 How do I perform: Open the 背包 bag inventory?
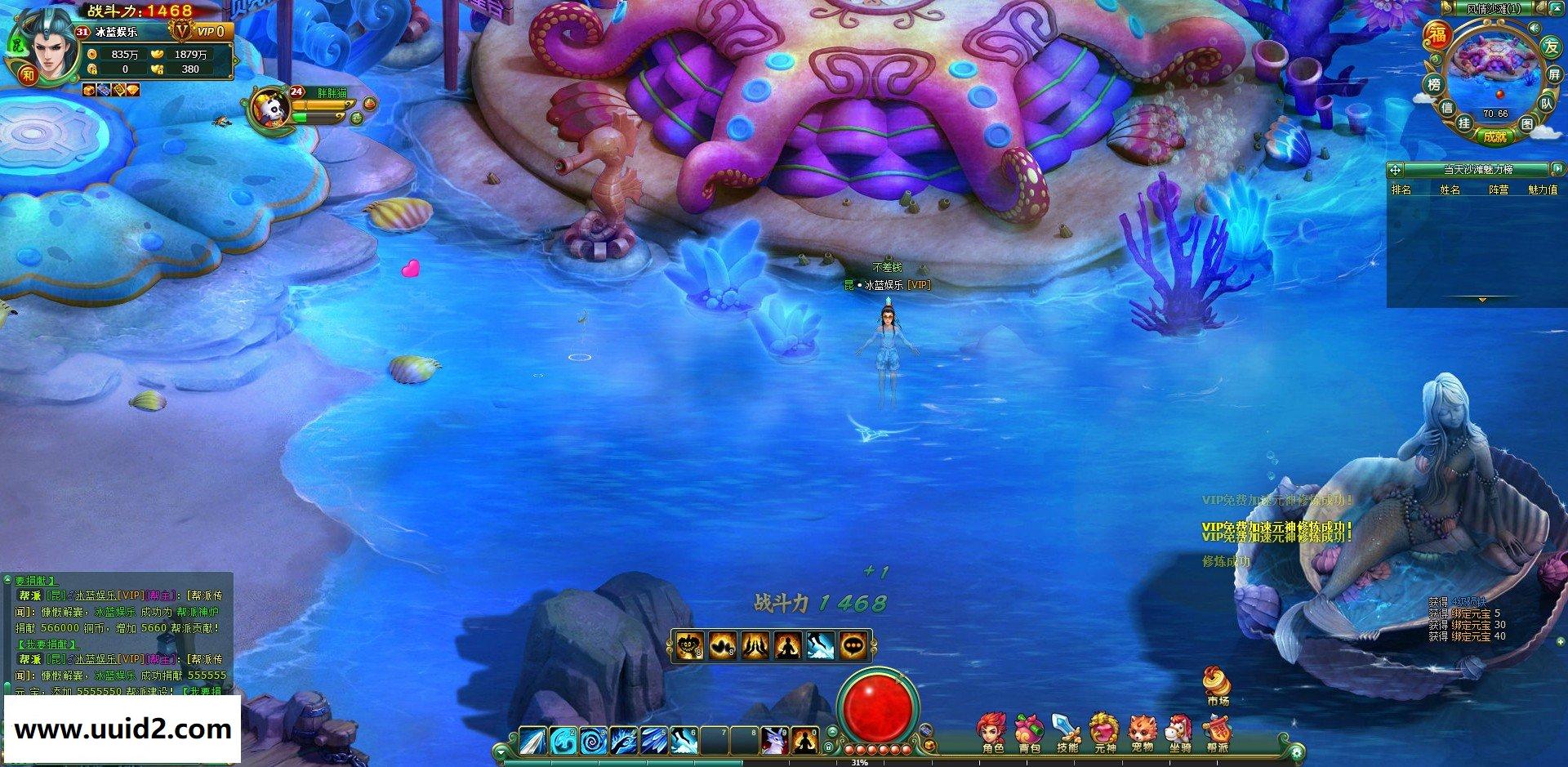point(1029,731)
